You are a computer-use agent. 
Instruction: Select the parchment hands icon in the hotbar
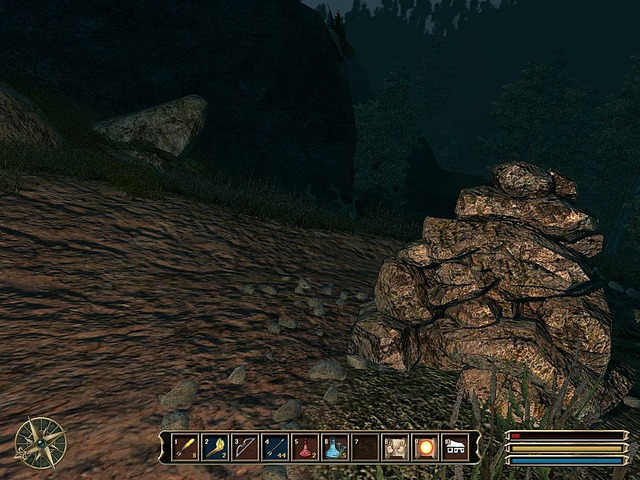point(395,447)
